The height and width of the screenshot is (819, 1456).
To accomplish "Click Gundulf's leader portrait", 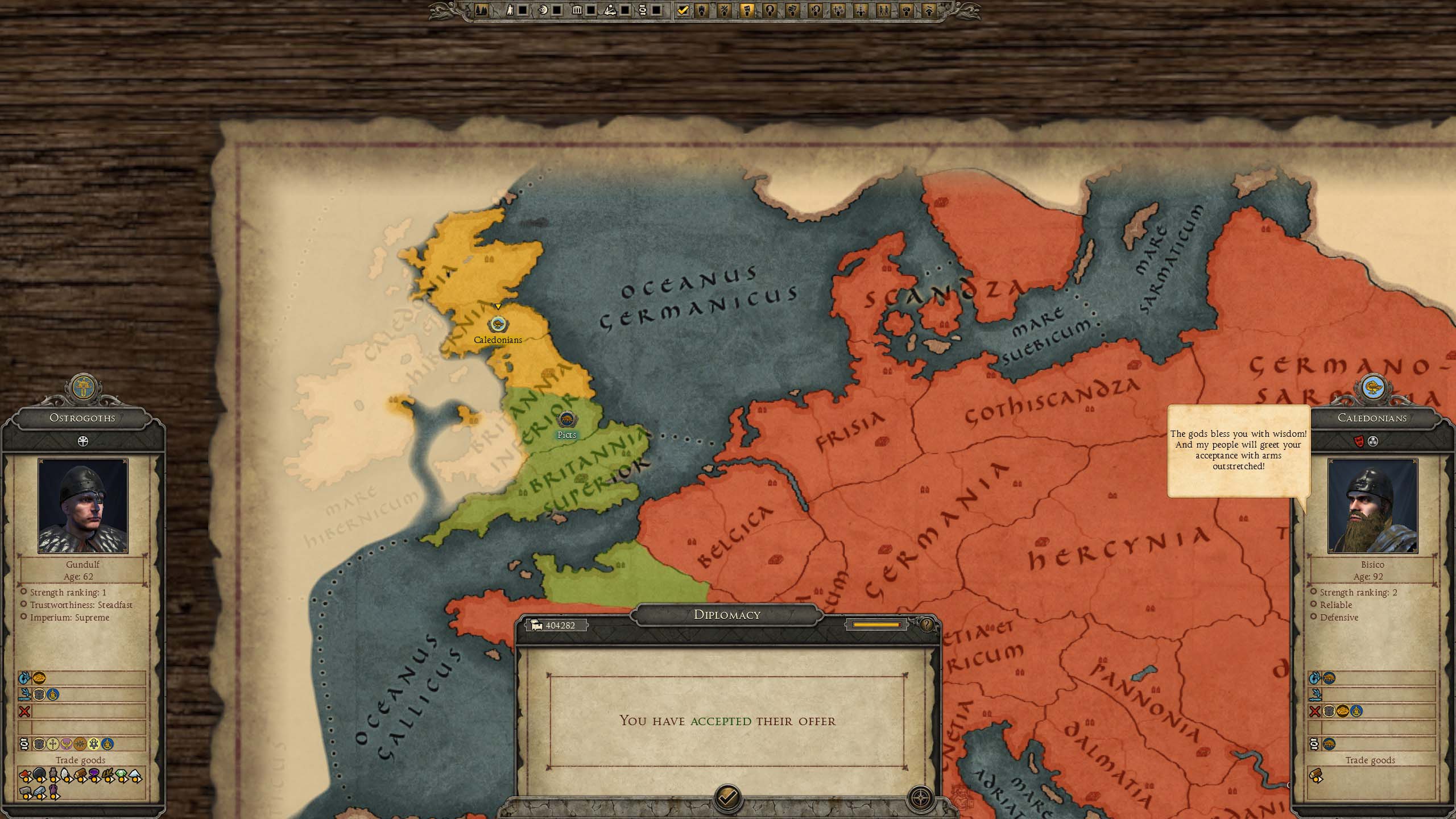I will [x=83, y=506].
